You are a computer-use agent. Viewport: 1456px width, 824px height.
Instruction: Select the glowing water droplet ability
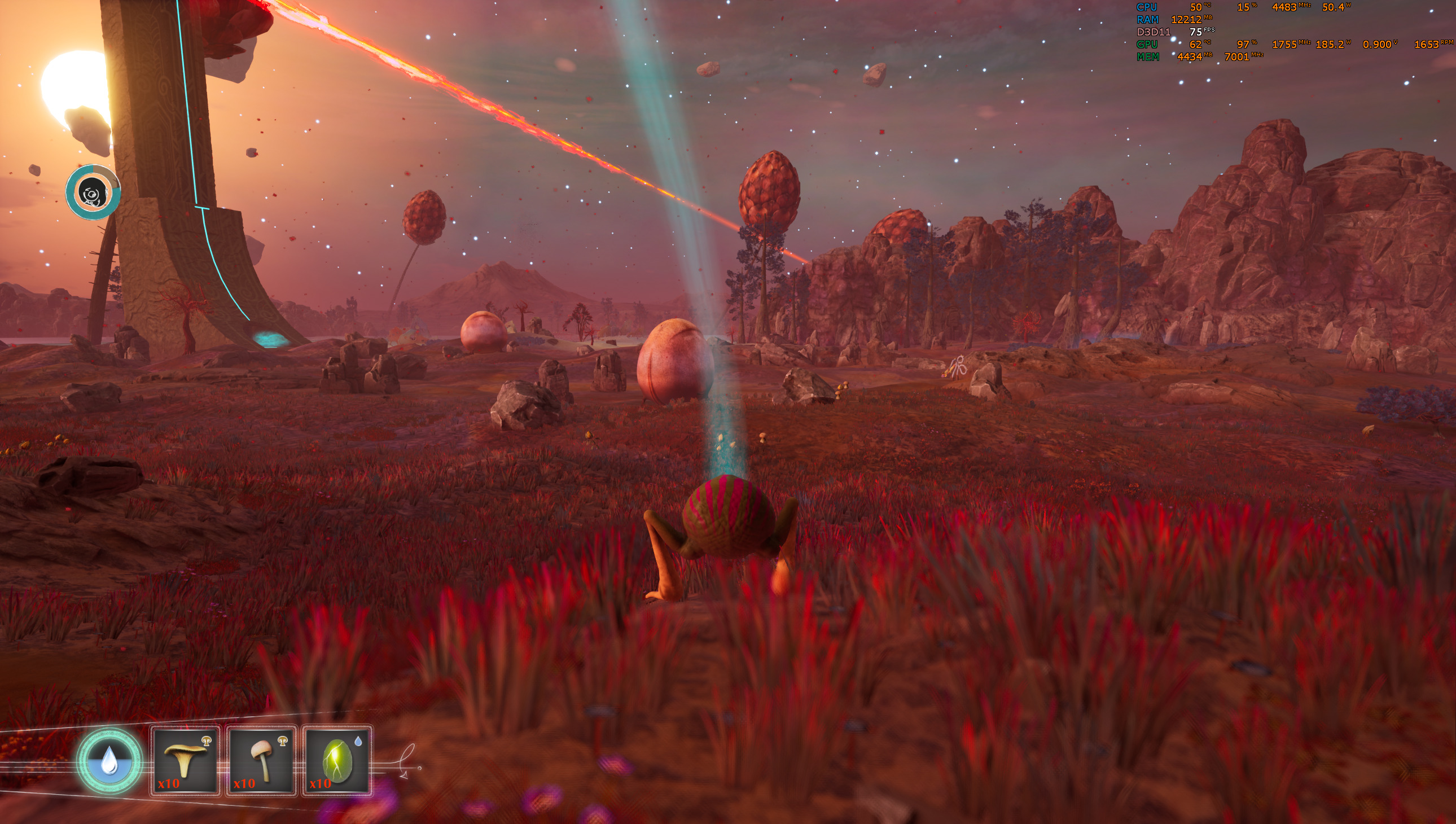[x=109, y=761]
